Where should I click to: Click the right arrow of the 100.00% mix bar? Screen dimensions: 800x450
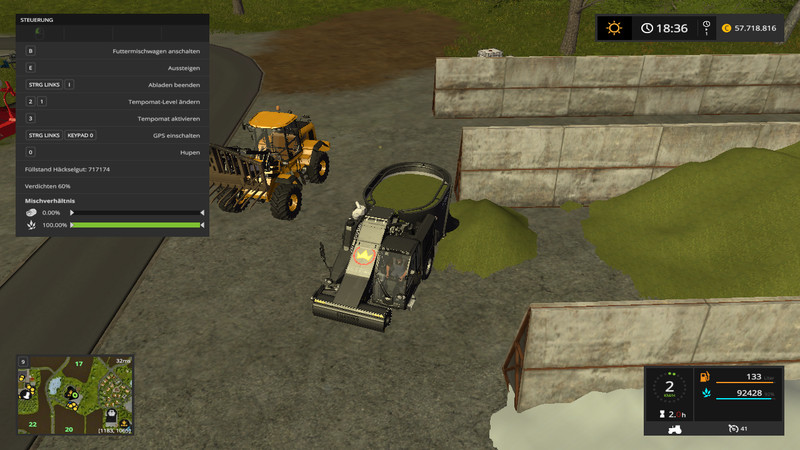pyautogui.click(x=203, y=225)
